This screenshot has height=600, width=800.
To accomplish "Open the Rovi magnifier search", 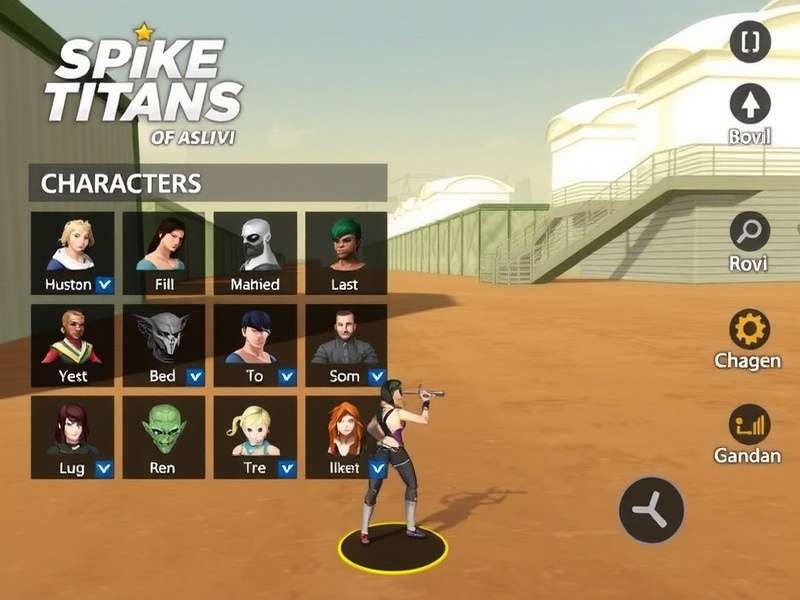I will coord(750,234).
